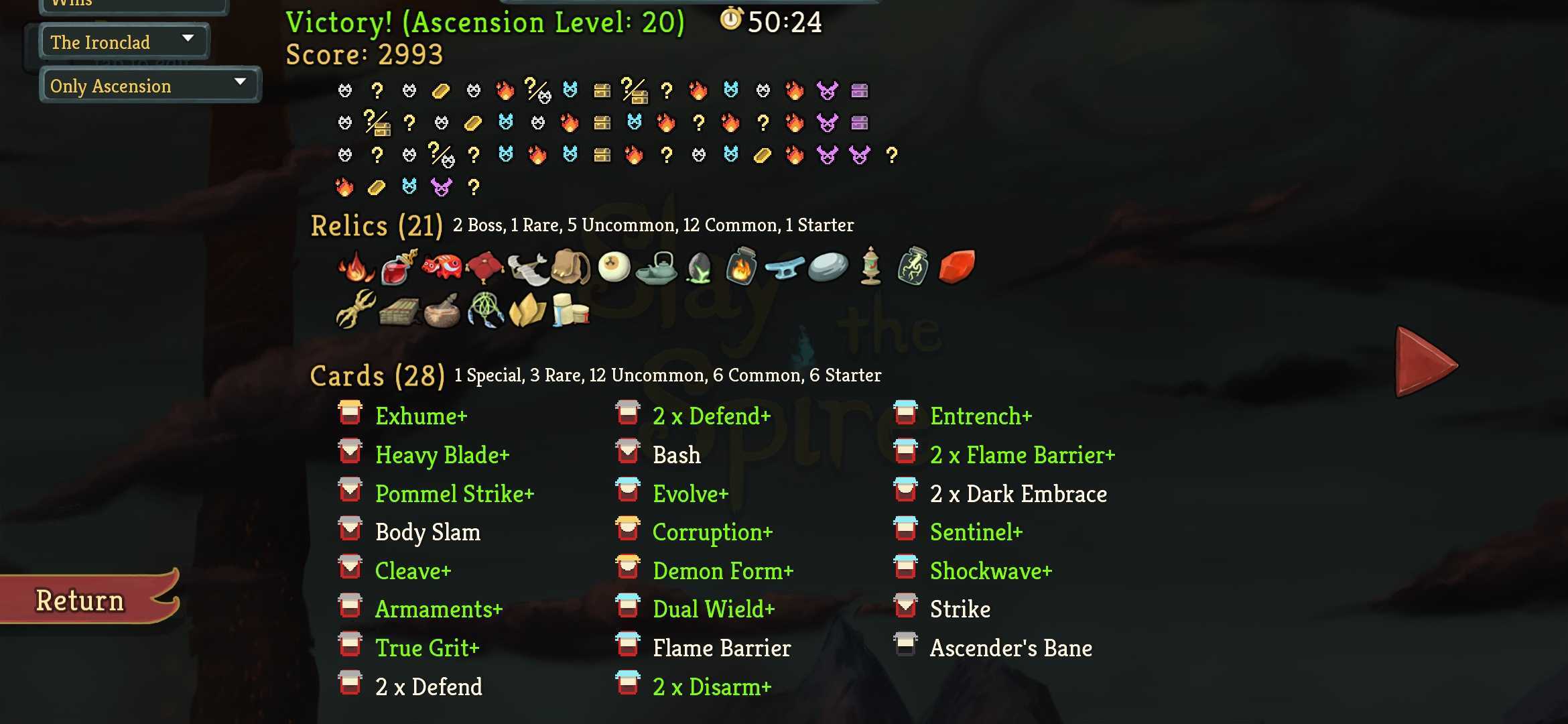
Task: Click the red card icon beside Exhume+
Action: [349, 416]
